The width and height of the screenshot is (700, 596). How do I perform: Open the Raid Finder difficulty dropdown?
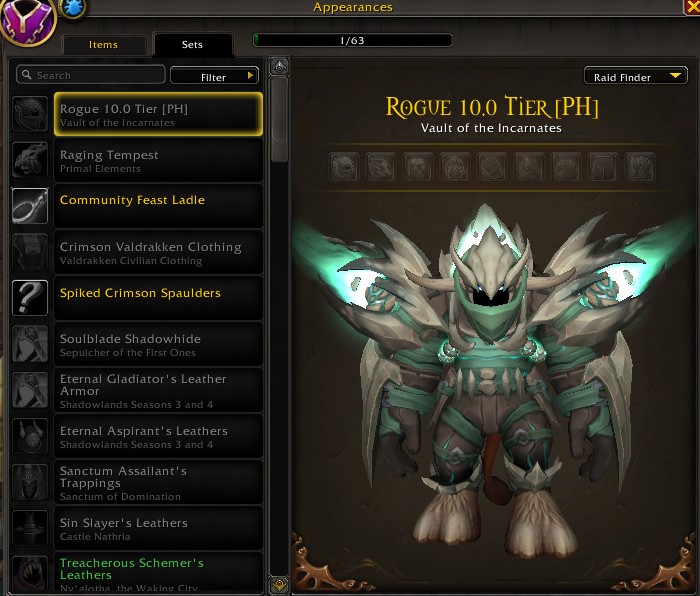[636, 77]
